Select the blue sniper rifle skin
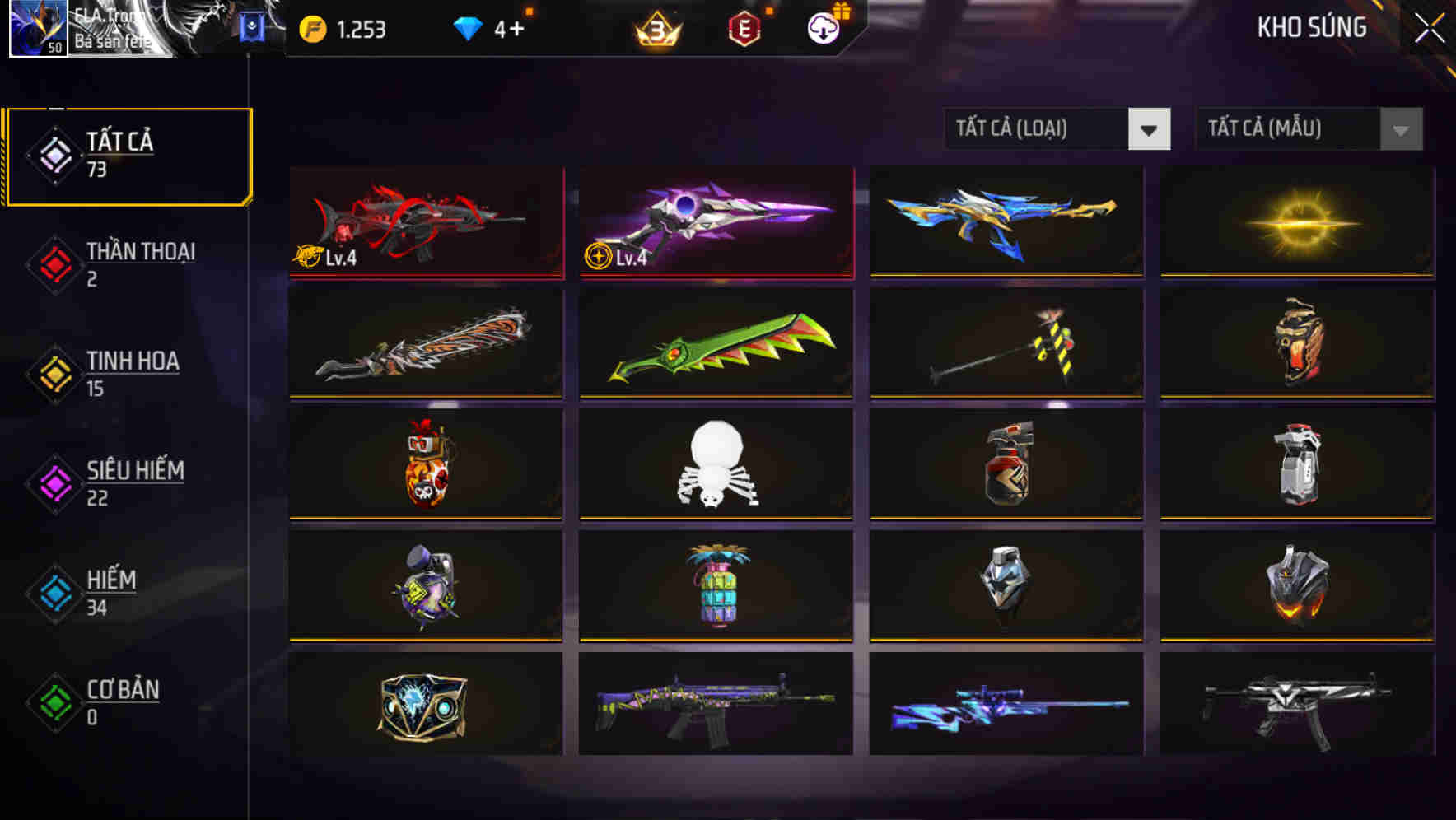Screen dimensions: 1456x820 (x=1006, y=709)
